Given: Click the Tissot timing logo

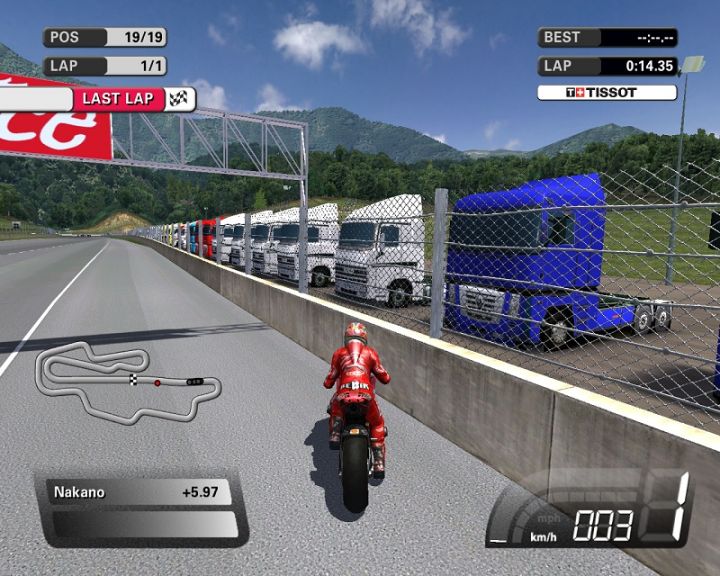Looking at the screenshot, I should point(606,93).
